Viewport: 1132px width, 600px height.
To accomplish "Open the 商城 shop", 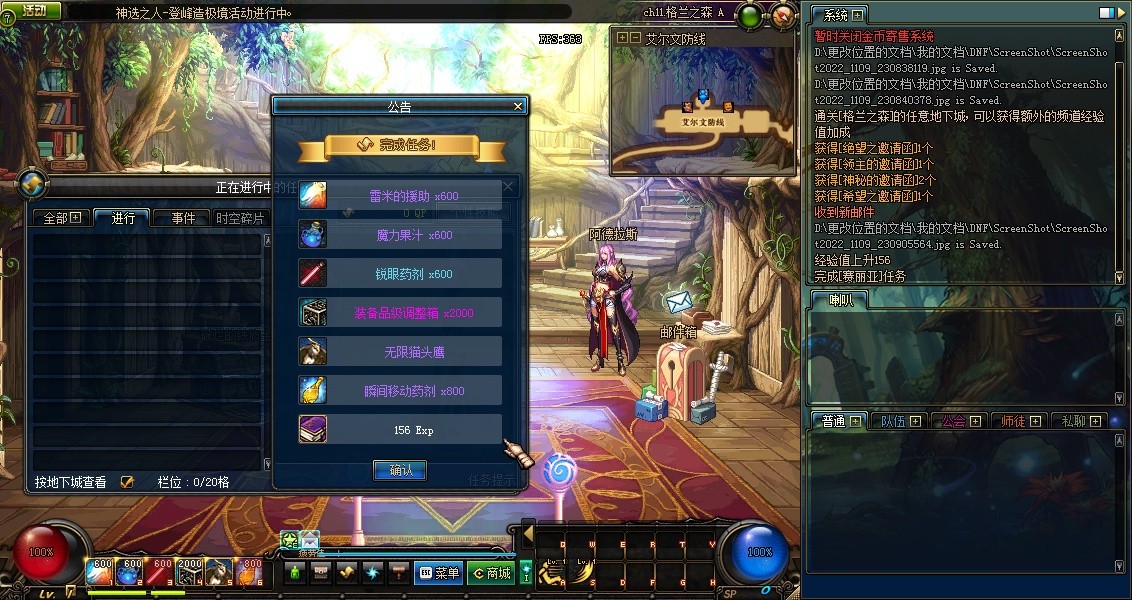I will point(491,573).
